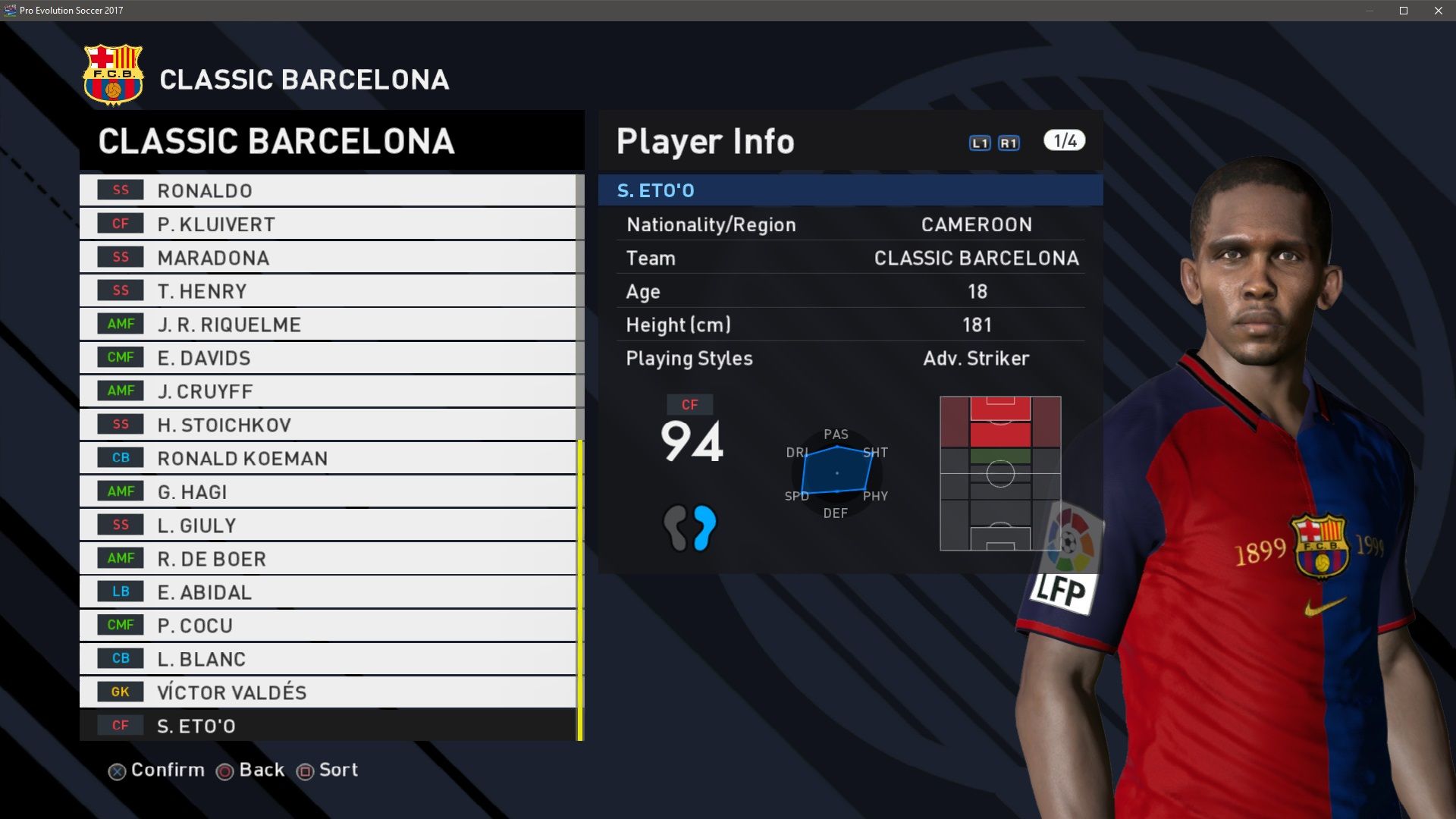
Task: Click the highlighted S. Eto'o row
Action: click(326, 726)
